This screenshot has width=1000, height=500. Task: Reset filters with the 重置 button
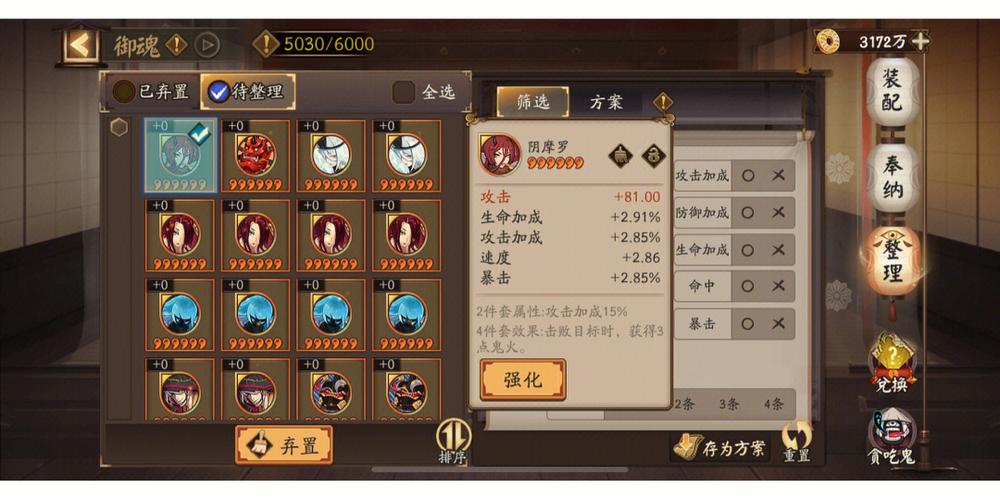point(797,441)
